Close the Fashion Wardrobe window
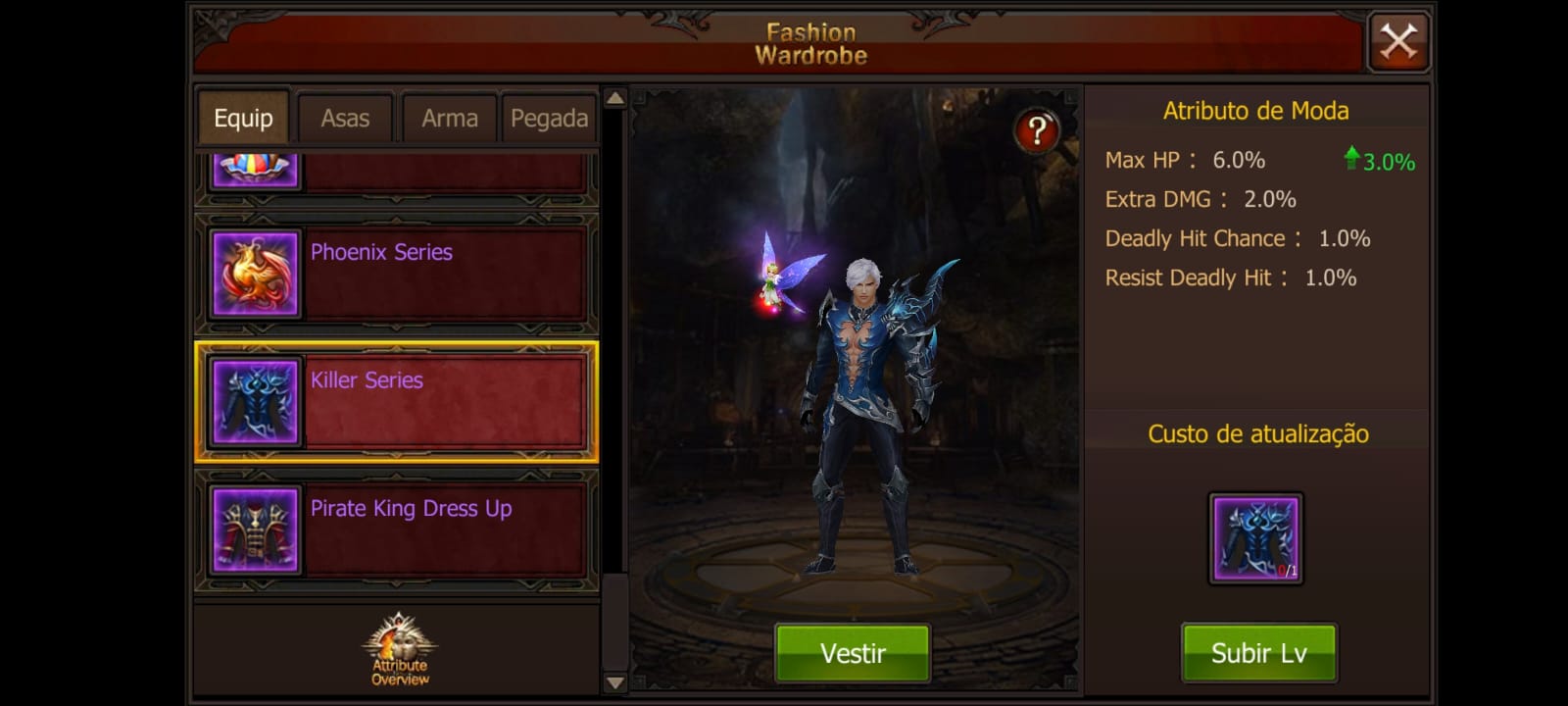 click(x=1398, y=42)
